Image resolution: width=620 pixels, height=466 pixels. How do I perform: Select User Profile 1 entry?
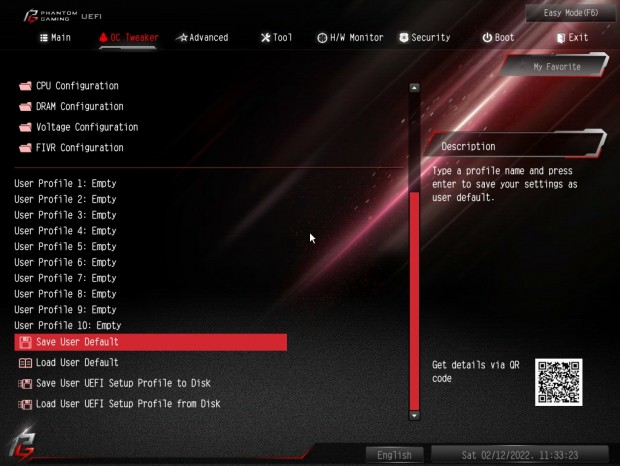pyautogui.click(x=65, y=184)
